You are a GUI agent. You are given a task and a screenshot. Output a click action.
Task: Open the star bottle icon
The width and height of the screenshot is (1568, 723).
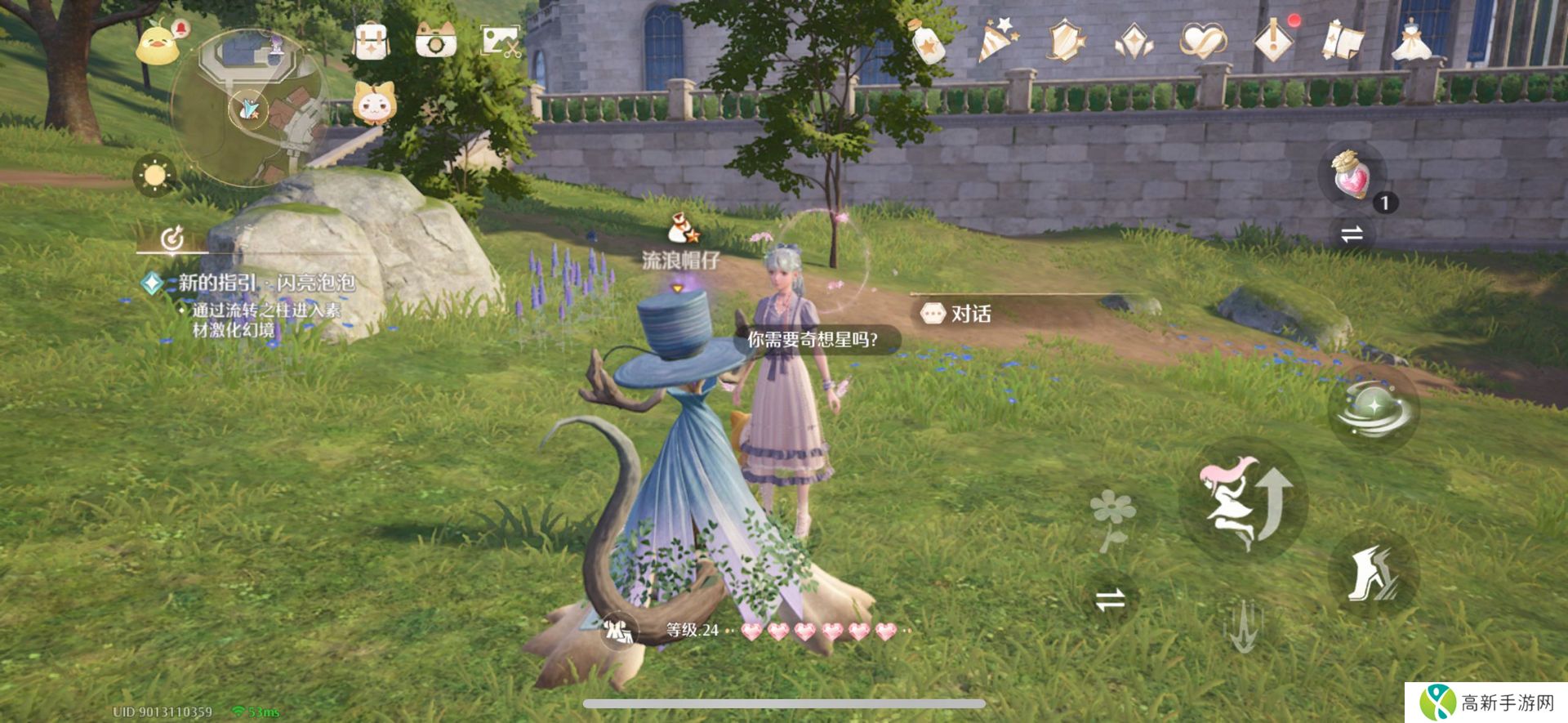(927, 41)
